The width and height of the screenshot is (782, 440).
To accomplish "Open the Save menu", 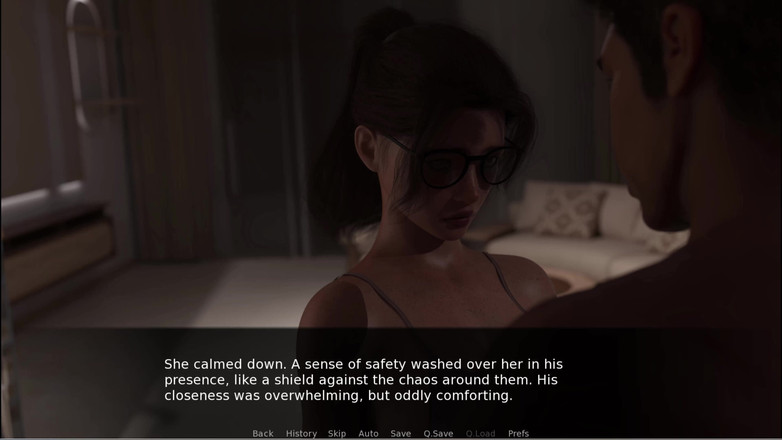I will 400,433.
